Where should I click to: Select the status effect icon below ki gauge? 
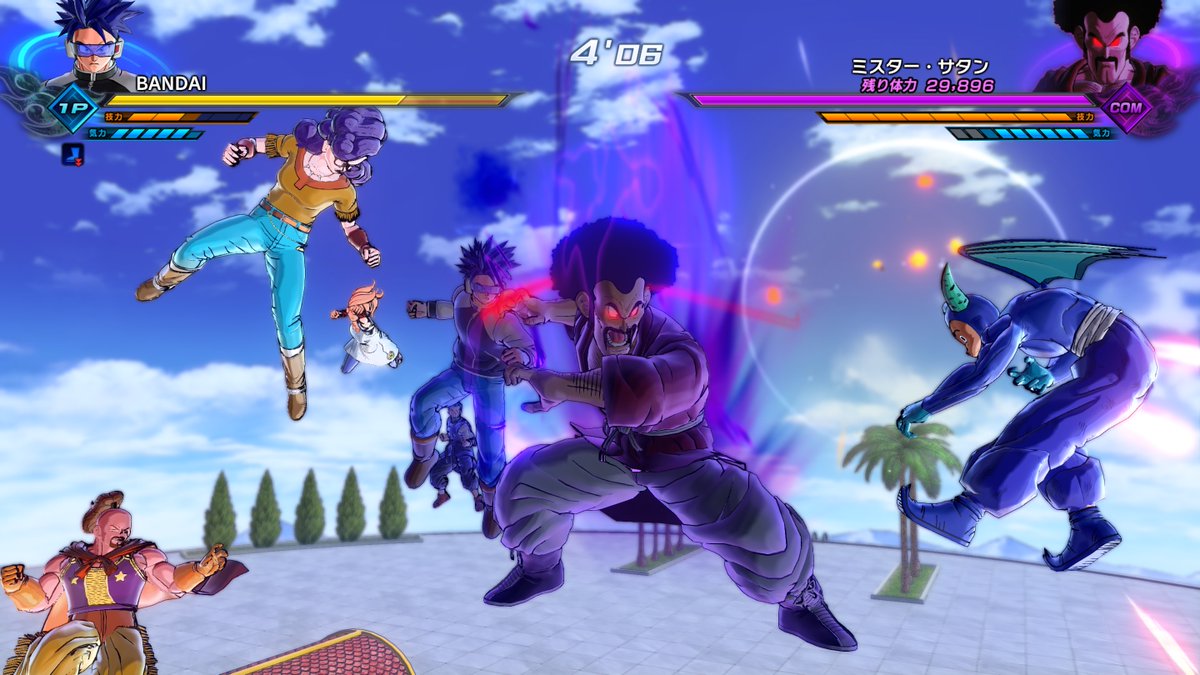(x=72, y=154)
